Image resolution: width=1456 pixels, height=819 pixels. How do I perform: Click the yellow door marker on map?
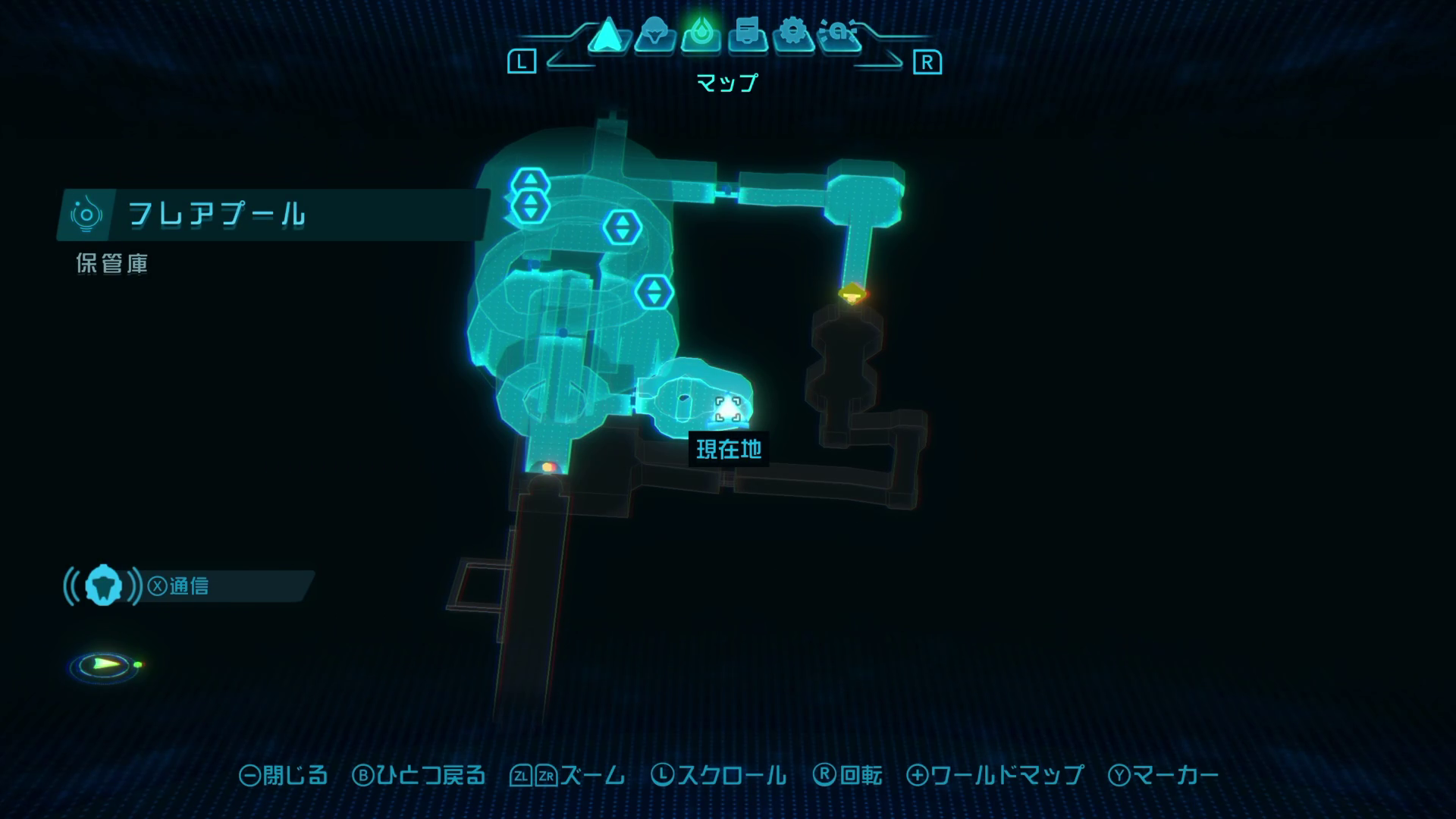coord(853,293)
